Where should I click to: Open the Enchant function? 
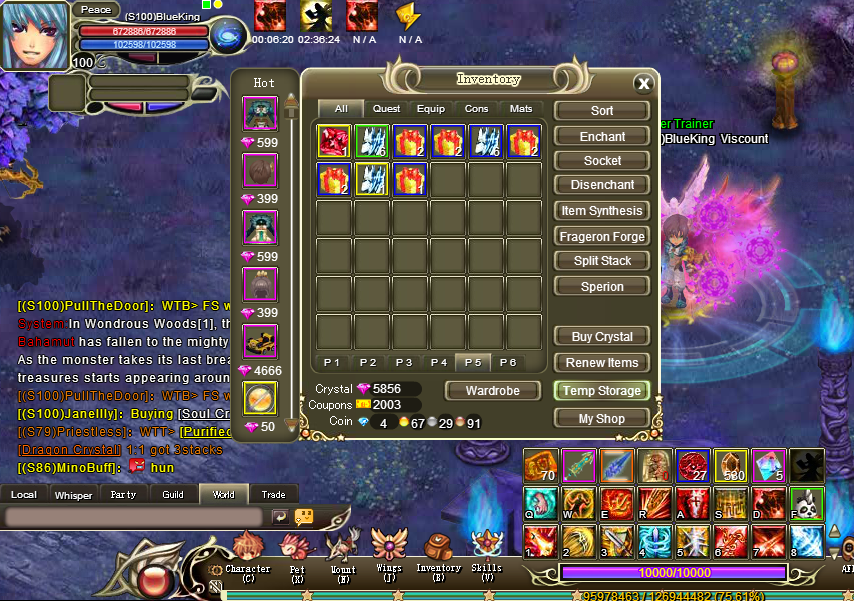pyautogui.click(x=602, y=137)
